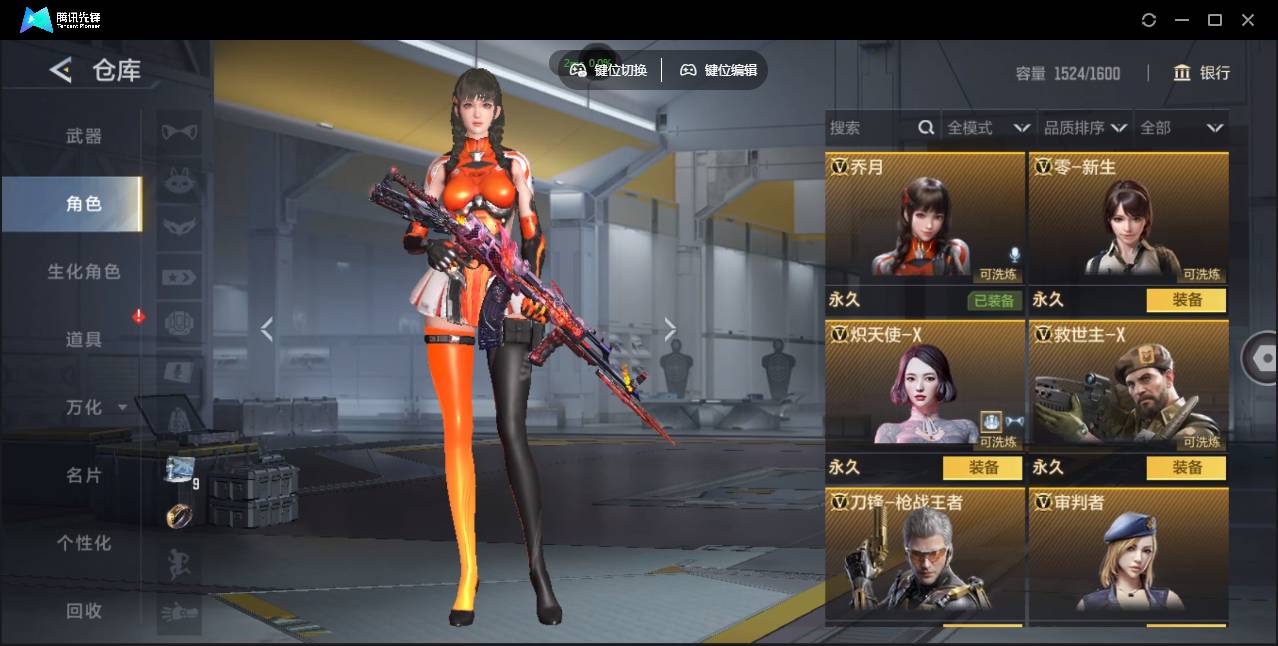Choose the 救世主-X character card
This screenshot has width=1278, height=646.
click(1128, 385)
